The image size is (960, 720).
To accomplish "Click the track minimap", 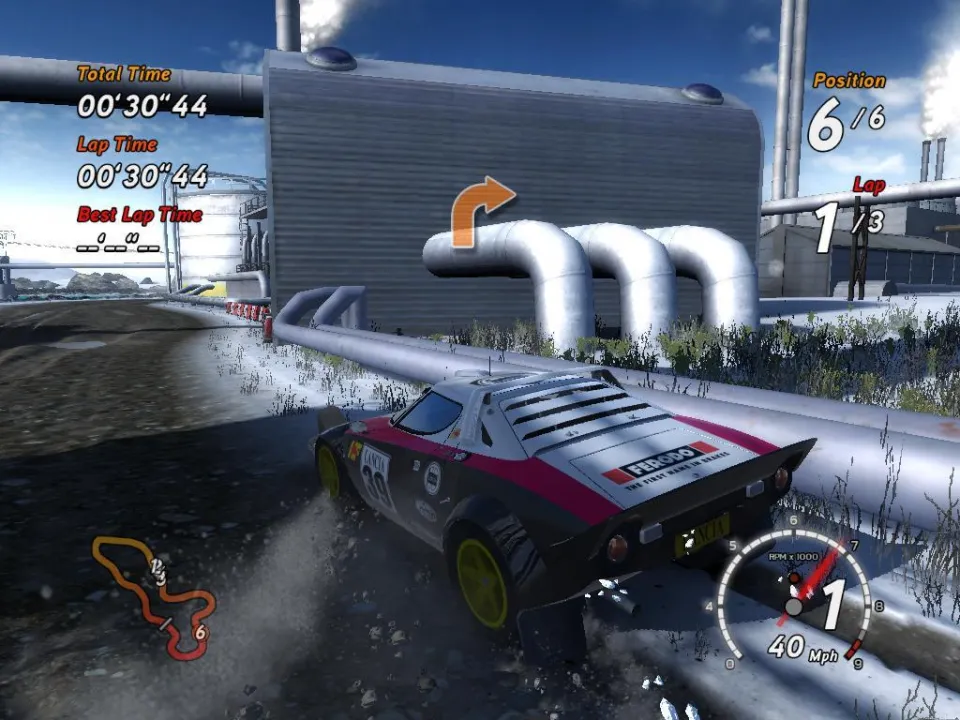I will tap(155, 597).
